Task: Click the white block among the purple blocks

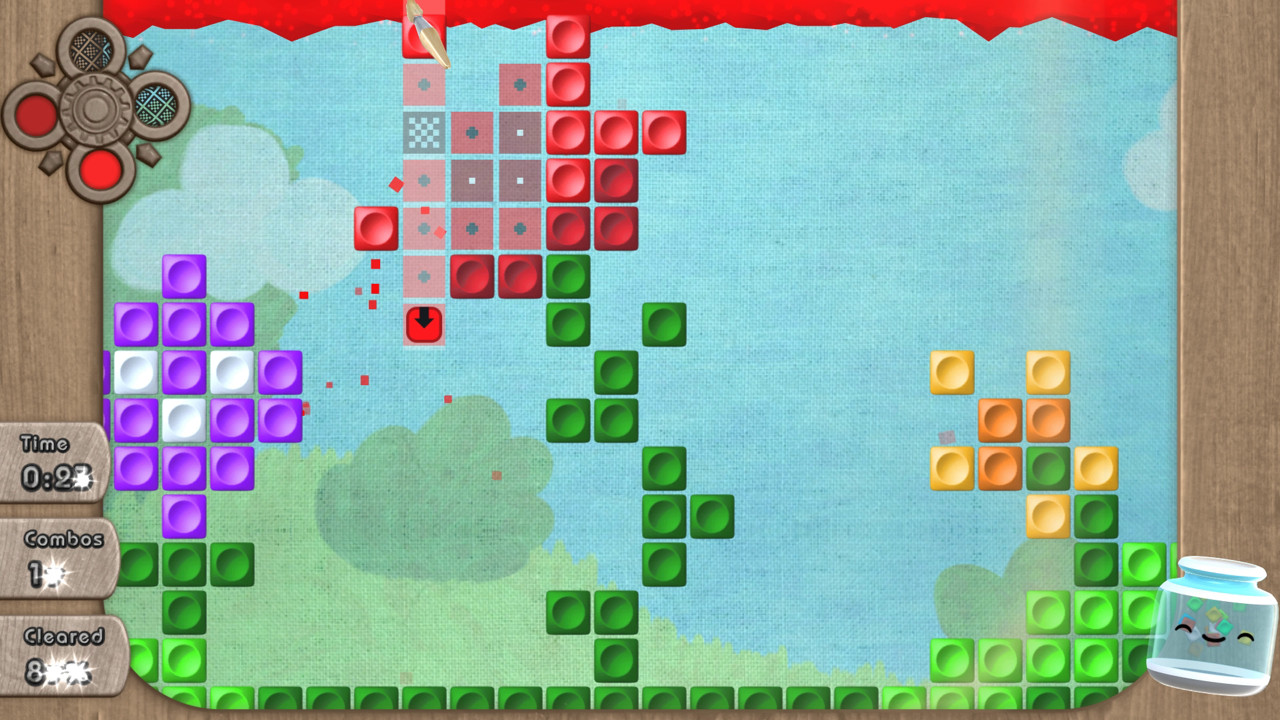Action: pos(184,419)
